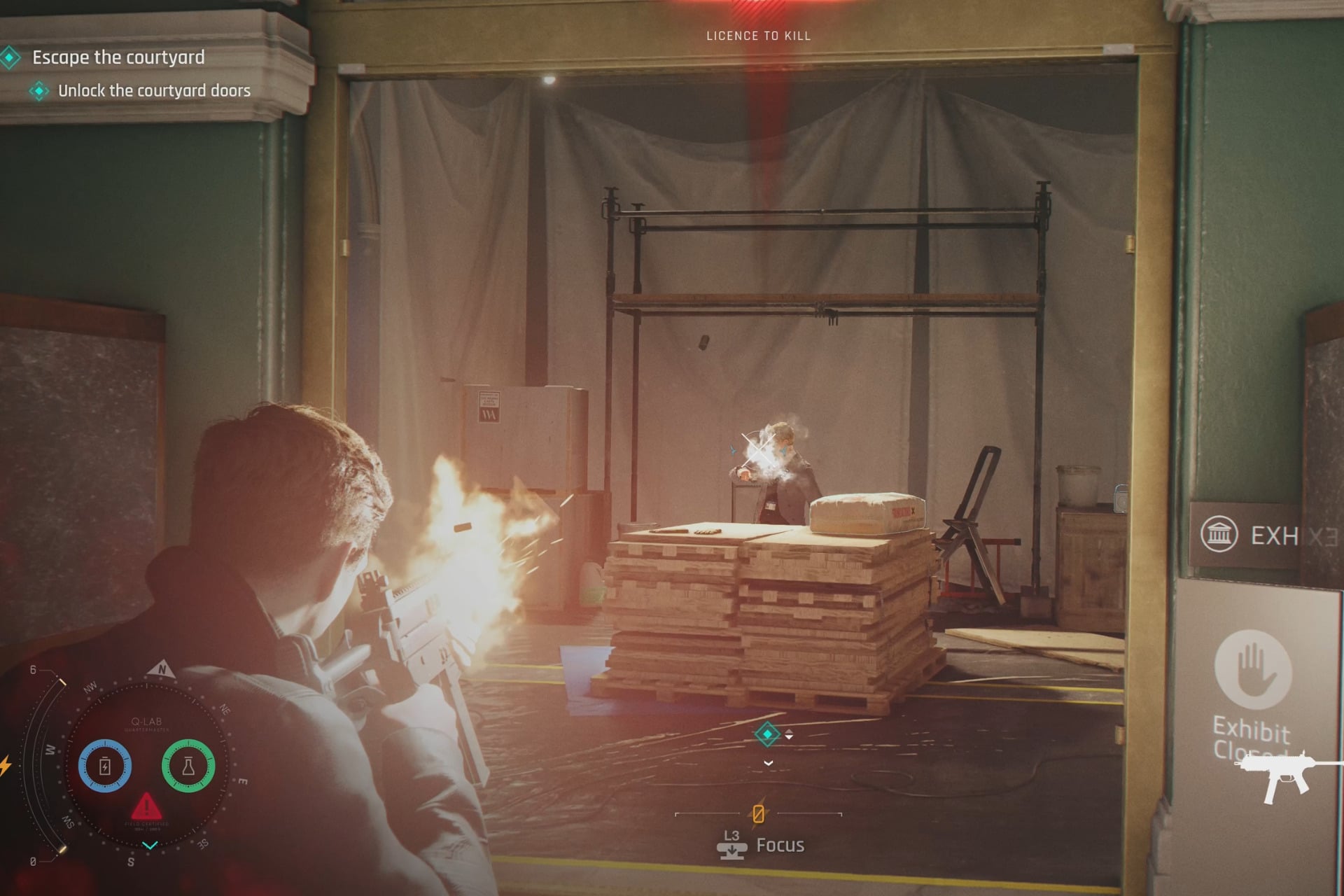
Task: Click the lightning bolt icon on the left edge
Action: click(5, 765)
